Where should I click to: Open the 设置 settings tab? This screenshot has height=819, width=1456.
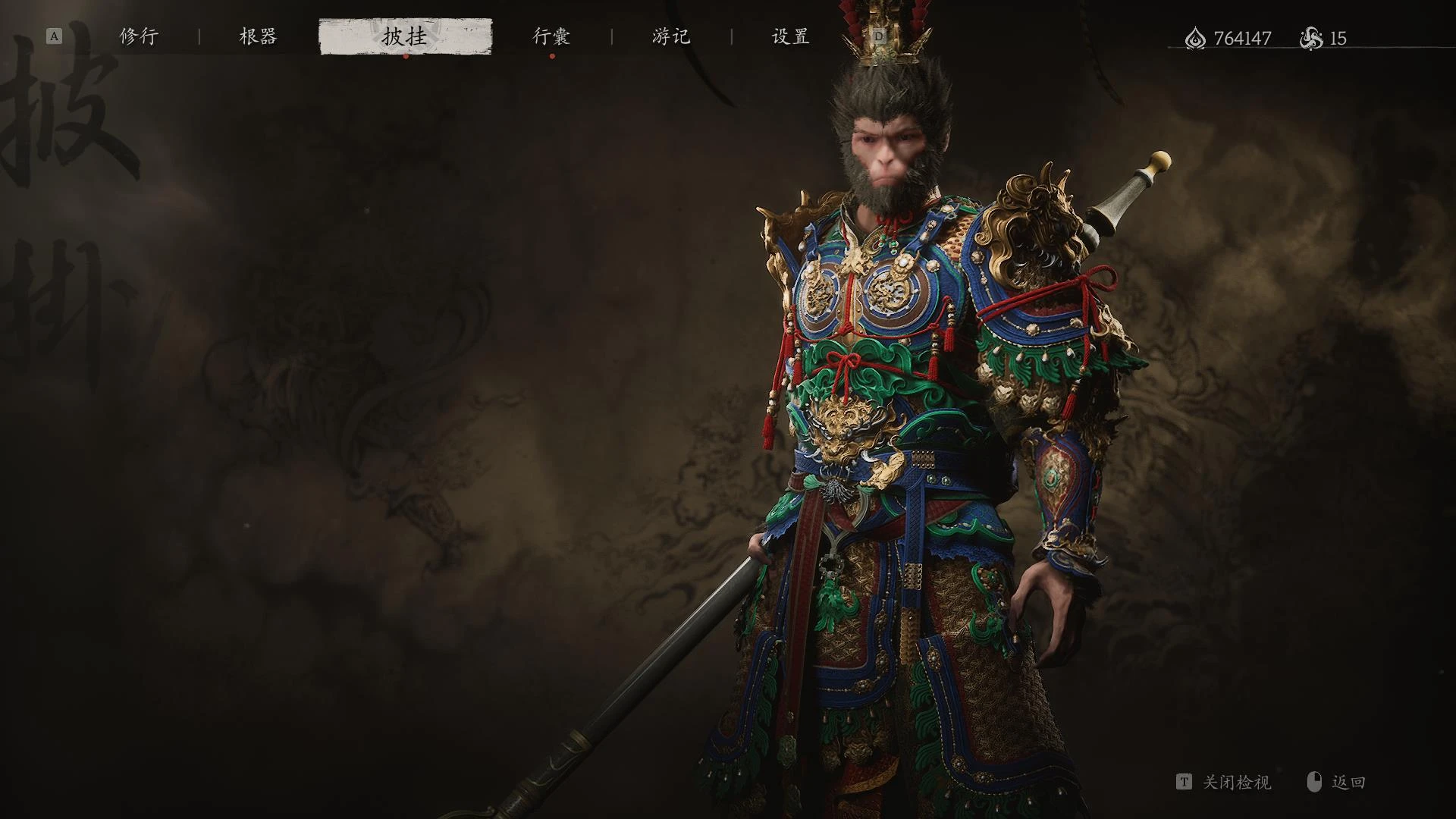(791, 36)
